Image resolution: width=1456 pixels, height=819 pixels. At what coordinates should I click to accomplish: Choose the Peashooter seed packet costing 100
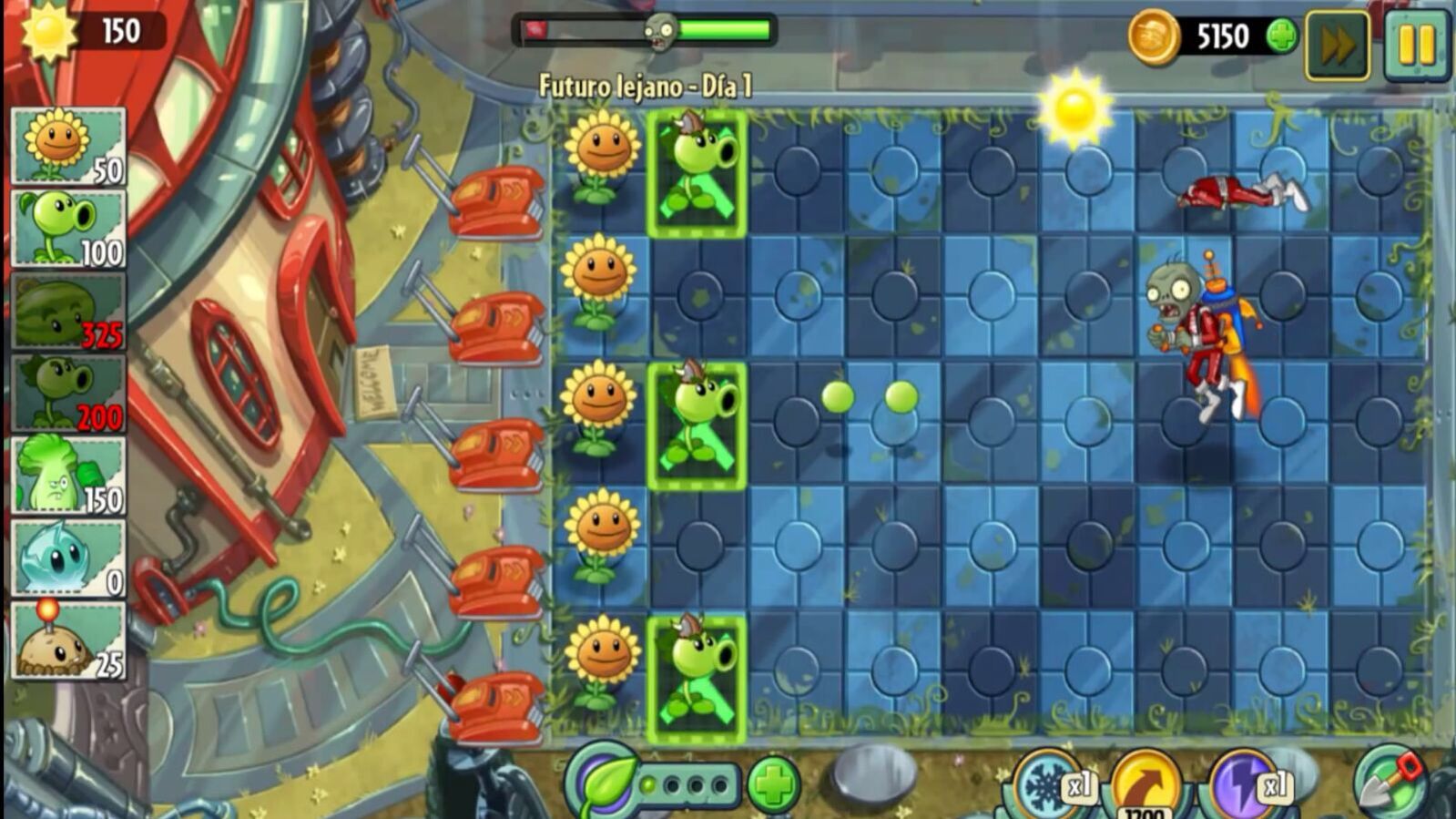click(x=68, y=228)
